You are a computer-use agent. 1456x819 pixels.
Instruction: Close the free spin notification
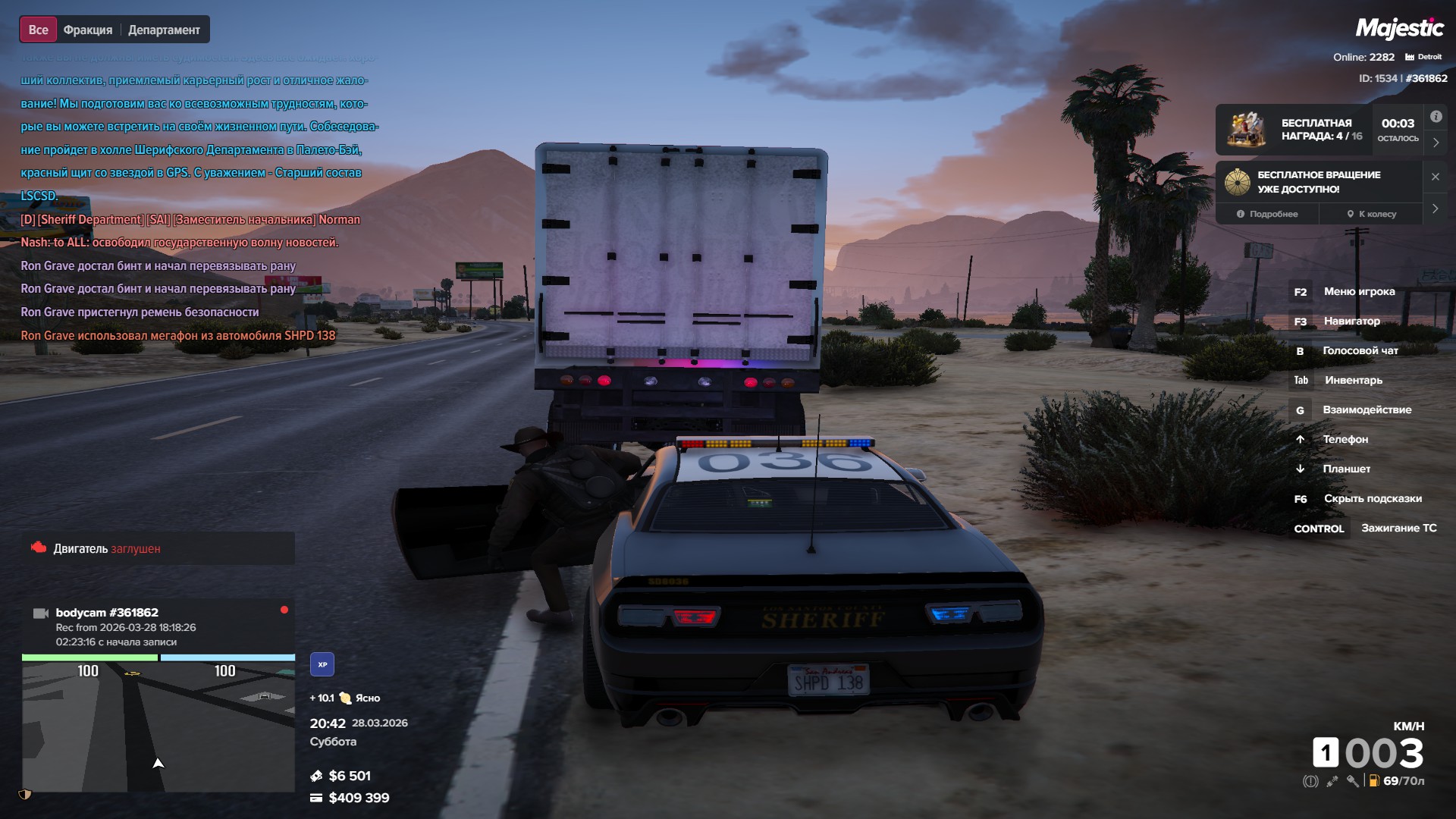coord(1436,177)
